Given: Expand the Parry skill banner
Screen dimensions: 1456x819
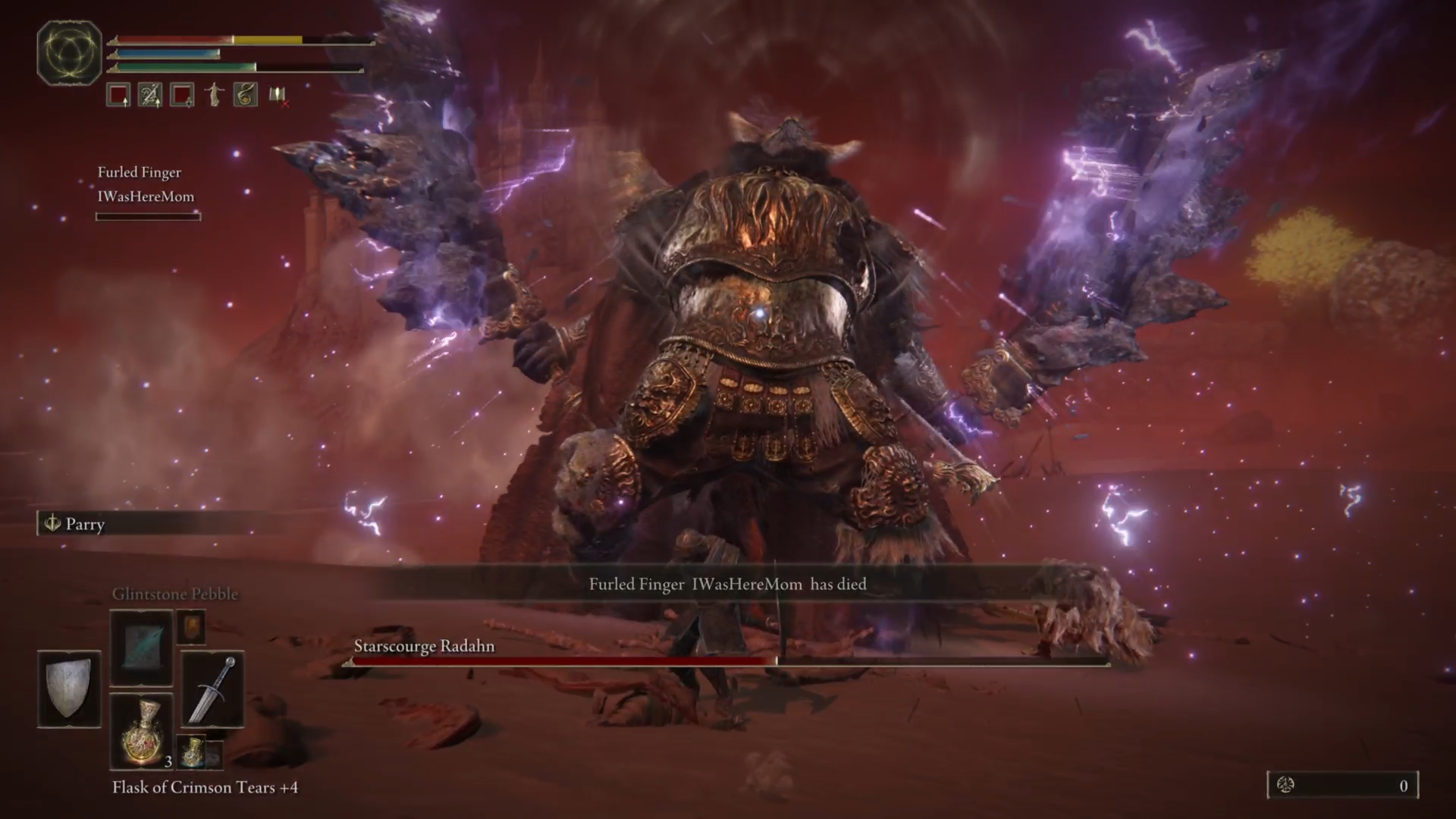Looking at the screenshot, I should pos(144,524).
